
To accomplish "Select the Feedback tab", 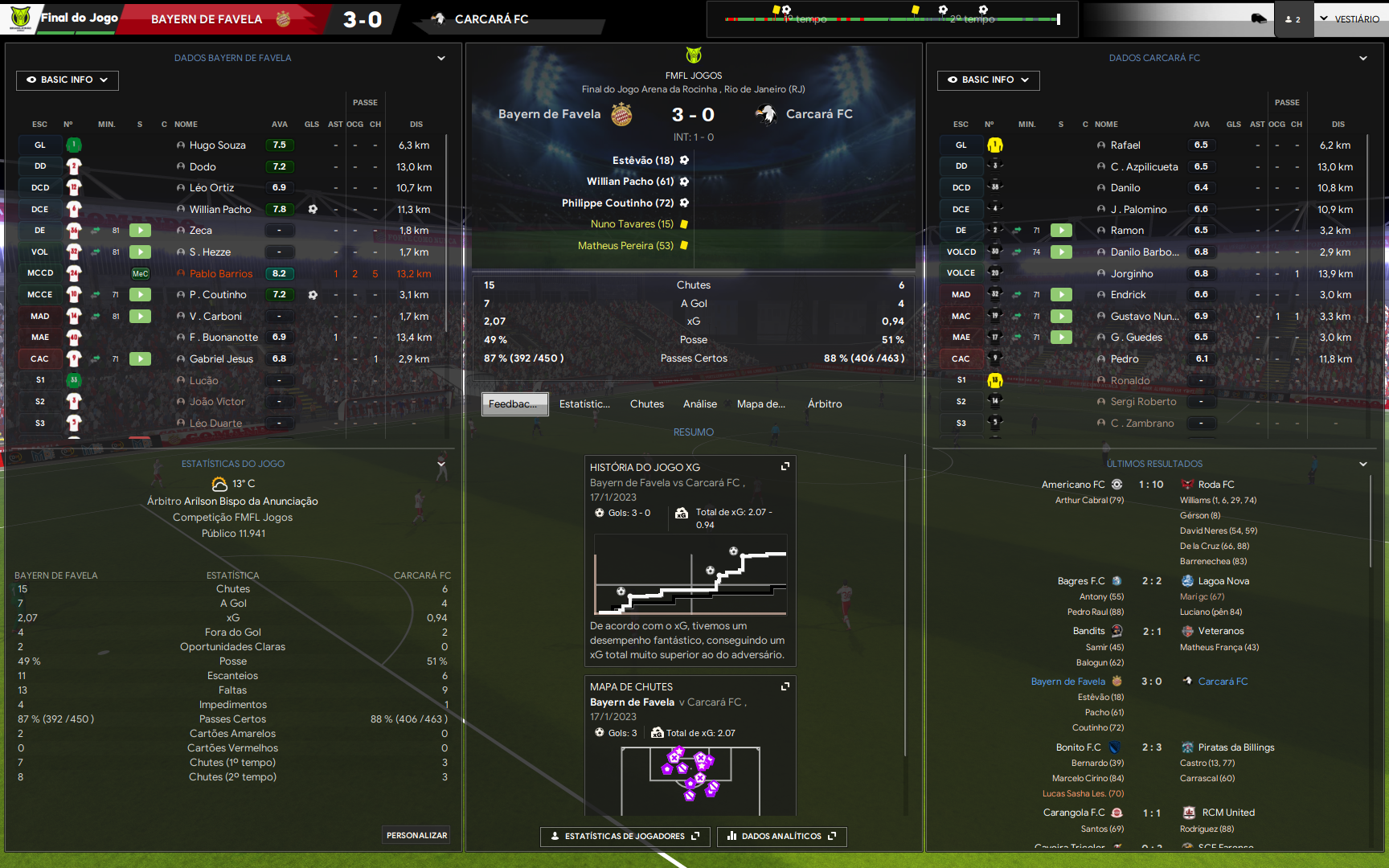I will pos(514,404).
